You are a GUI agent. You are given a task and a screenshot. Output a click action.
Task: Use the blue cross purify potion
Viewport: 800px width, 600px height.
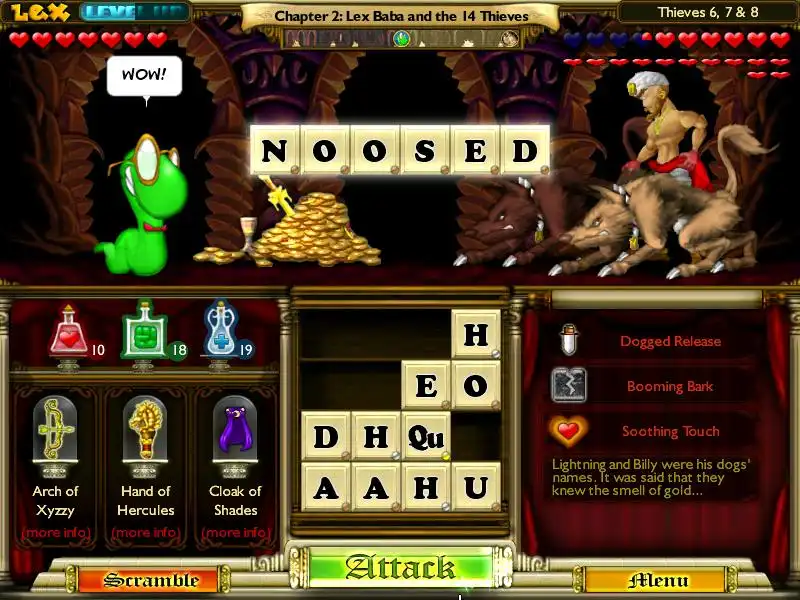click(x=218, y=332)
